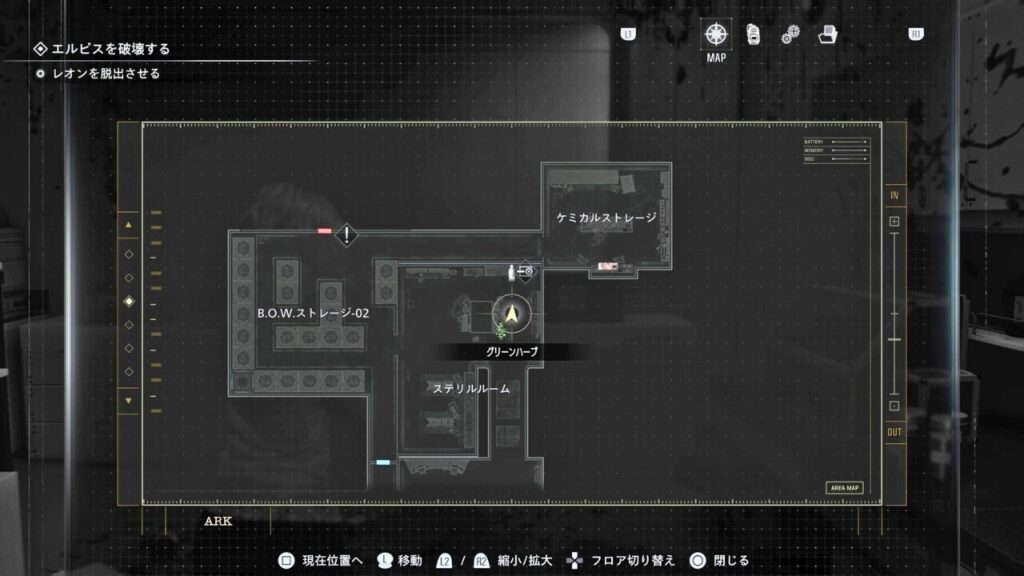Click the zoom-out minus button
Image resolution: width=1024 pixels, height=576 pixels.
(894, 406)
